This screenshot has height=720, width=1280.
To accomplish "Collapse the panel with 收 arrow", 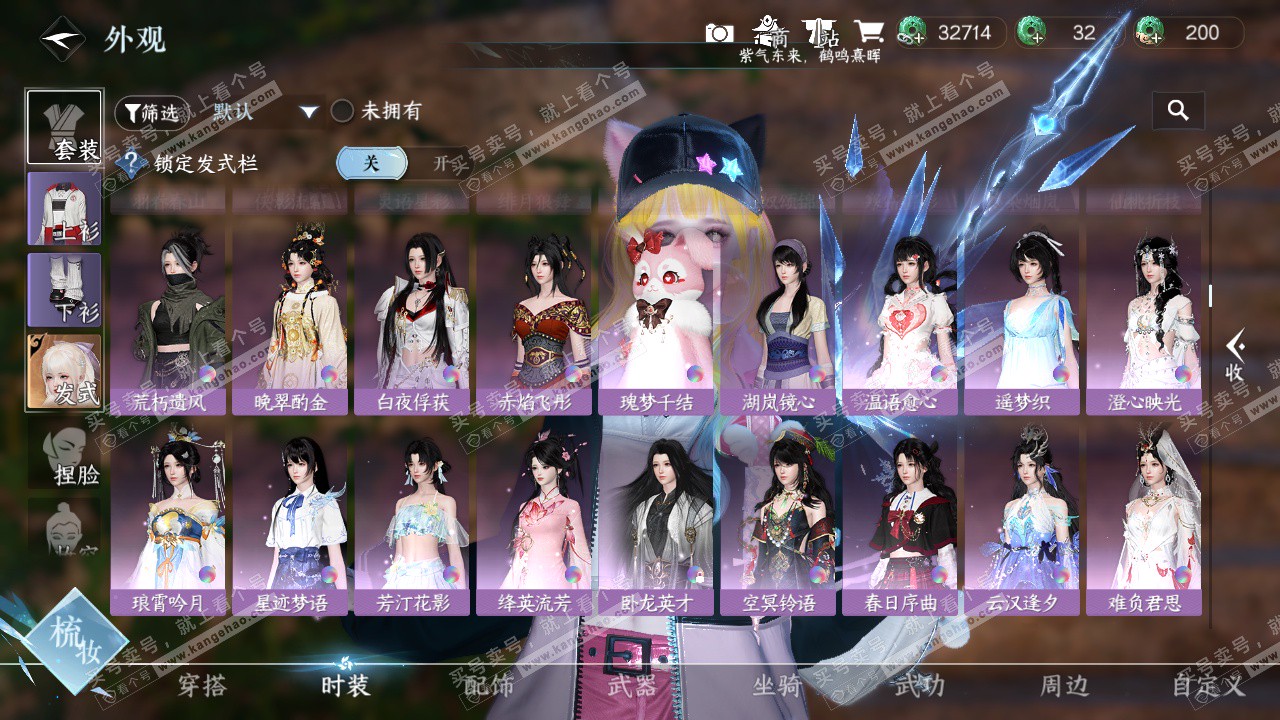I will (1235, 355).
